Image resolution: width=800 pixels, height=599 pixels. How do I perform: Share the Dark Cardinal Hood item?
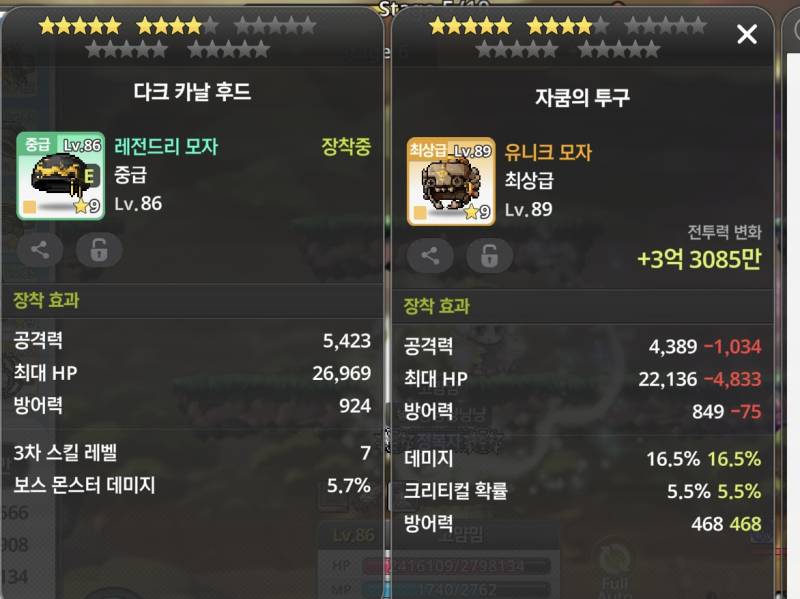pyautogui.click(x=40, y=250)
